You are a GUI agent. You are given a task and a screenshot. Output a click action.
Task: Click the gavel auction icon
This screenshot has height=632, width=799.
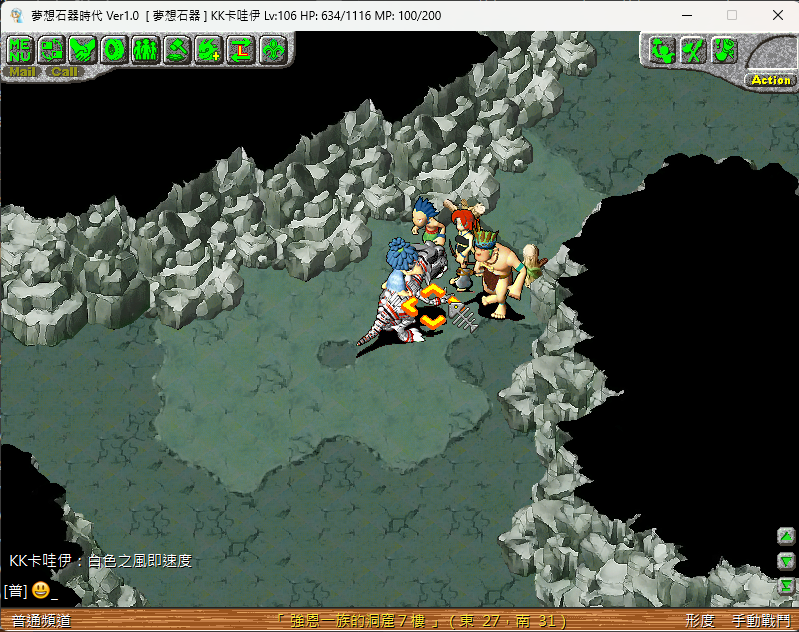point(177,48)
